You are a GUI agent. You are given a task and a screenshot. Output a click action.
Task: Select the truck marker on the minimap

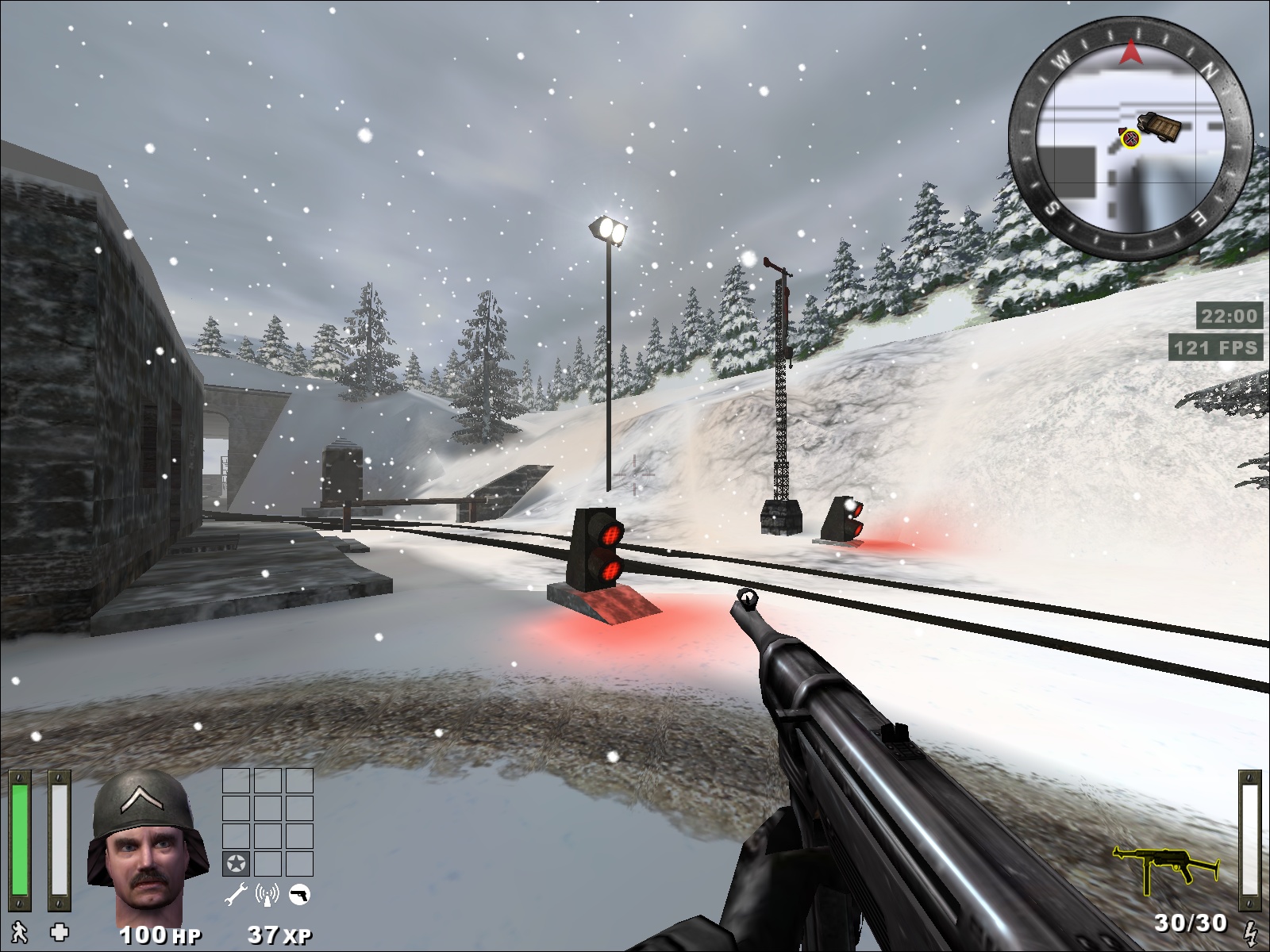(1160, 125)
